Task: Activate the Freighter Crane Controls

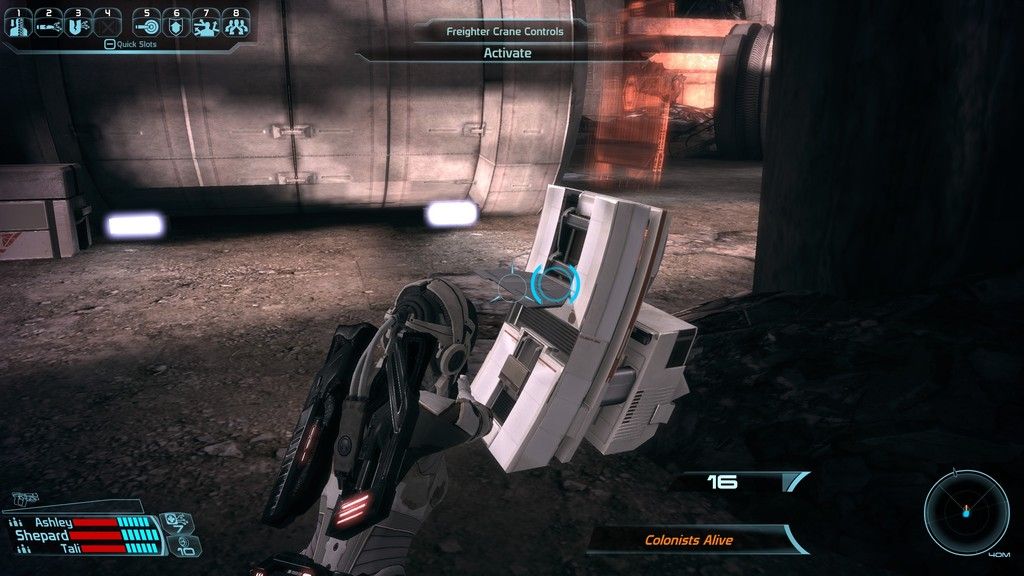Action: (x=507, y=53)
